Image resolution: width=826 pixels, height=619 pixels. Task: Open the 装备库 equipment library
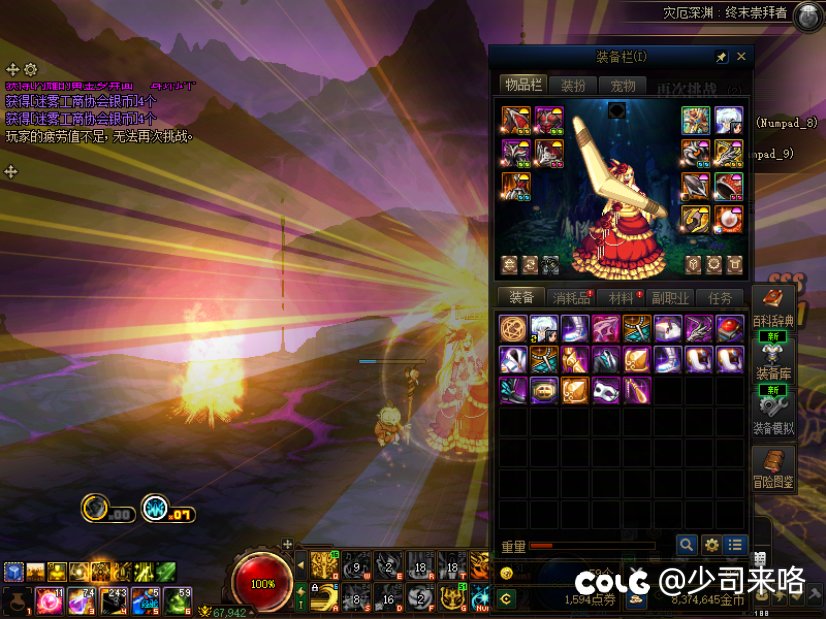[x=773, y=362]
